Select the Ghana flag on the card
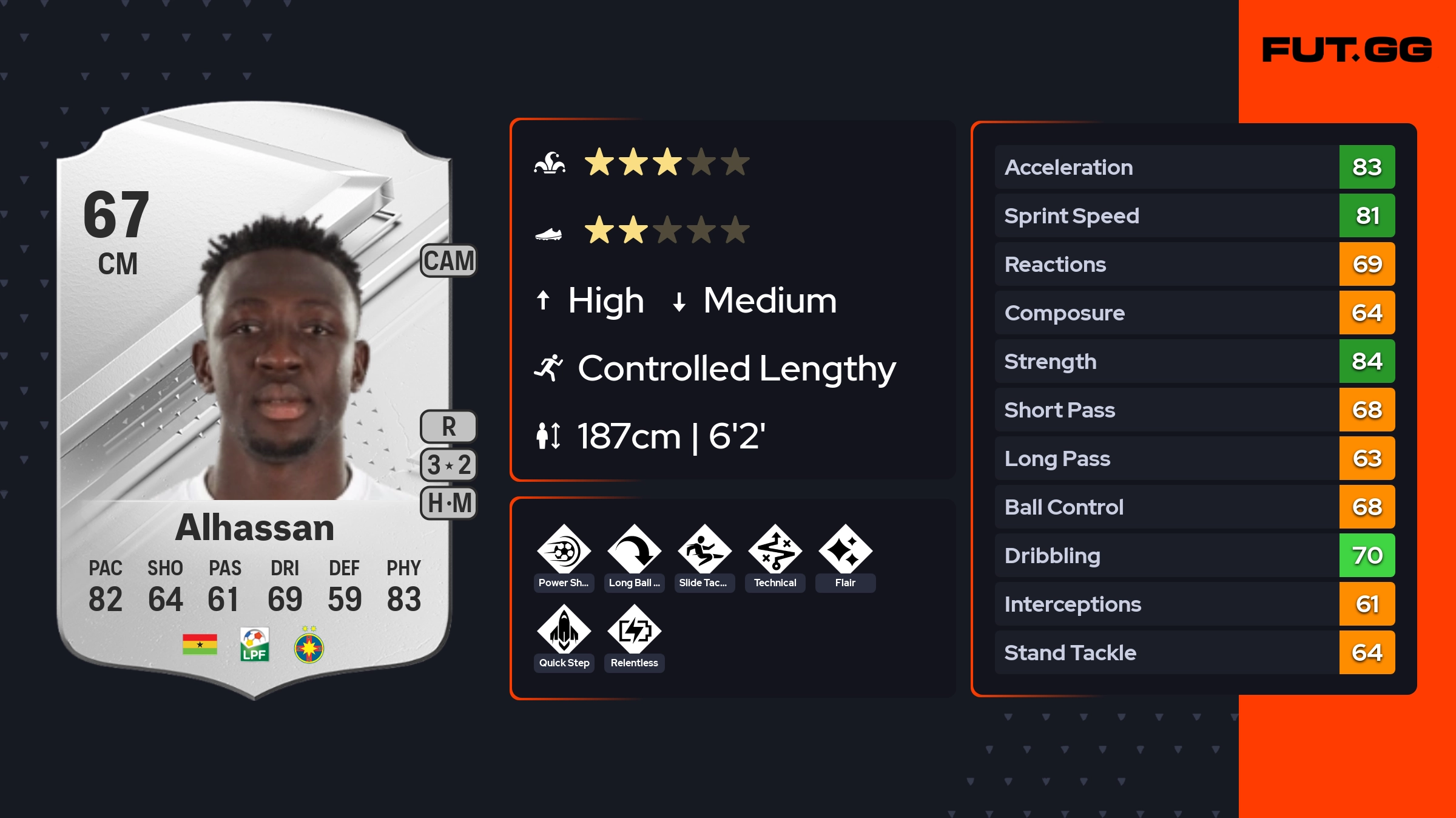 [200, 644]
